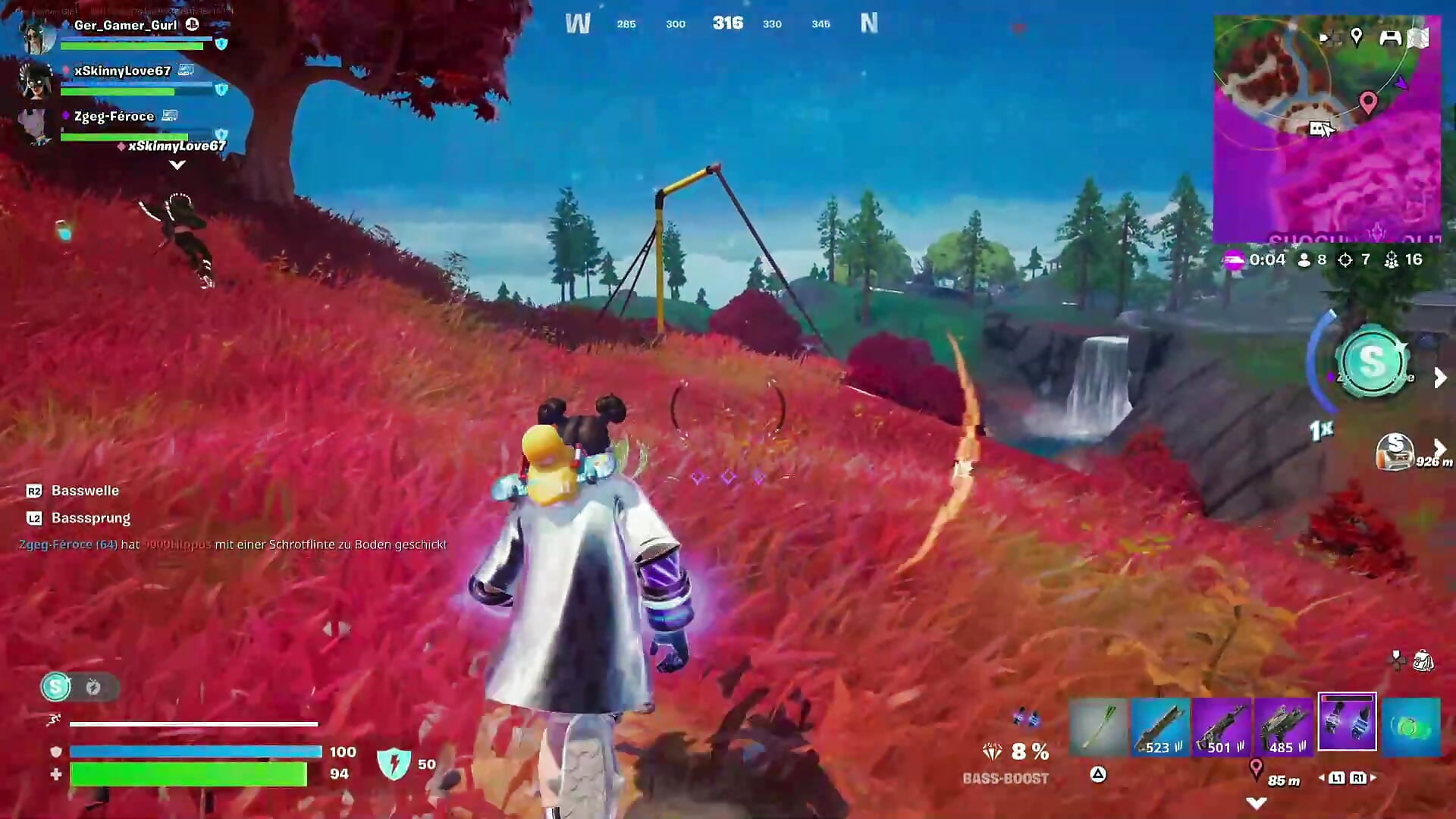Equip the blue shotgun with 523 ammo
The width and height of the screenshot is (1456, 819).
pos(1160,726)
